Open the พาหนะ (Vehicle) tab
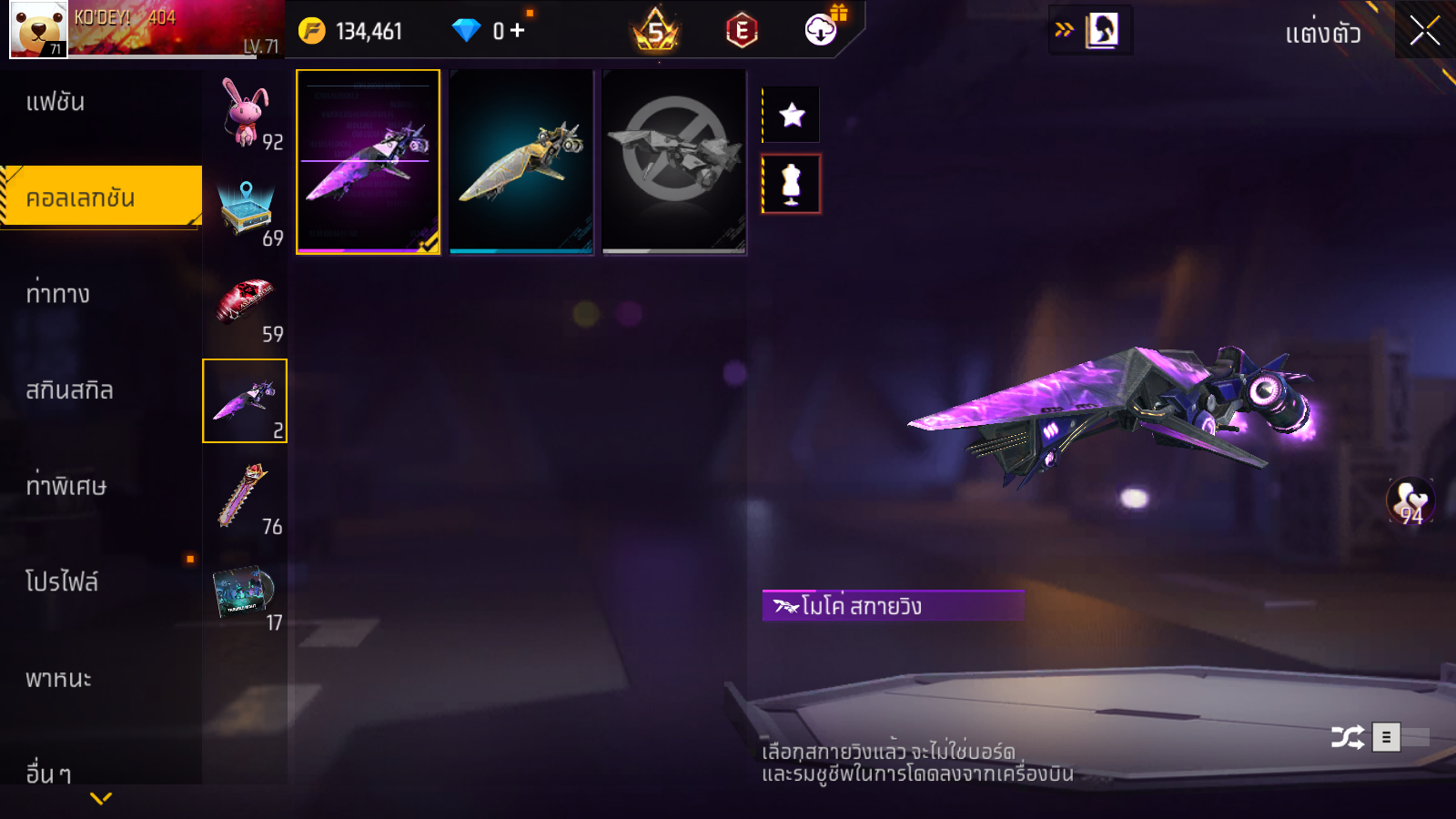Viewport: 1456px width, 819px height. point(58,679)
